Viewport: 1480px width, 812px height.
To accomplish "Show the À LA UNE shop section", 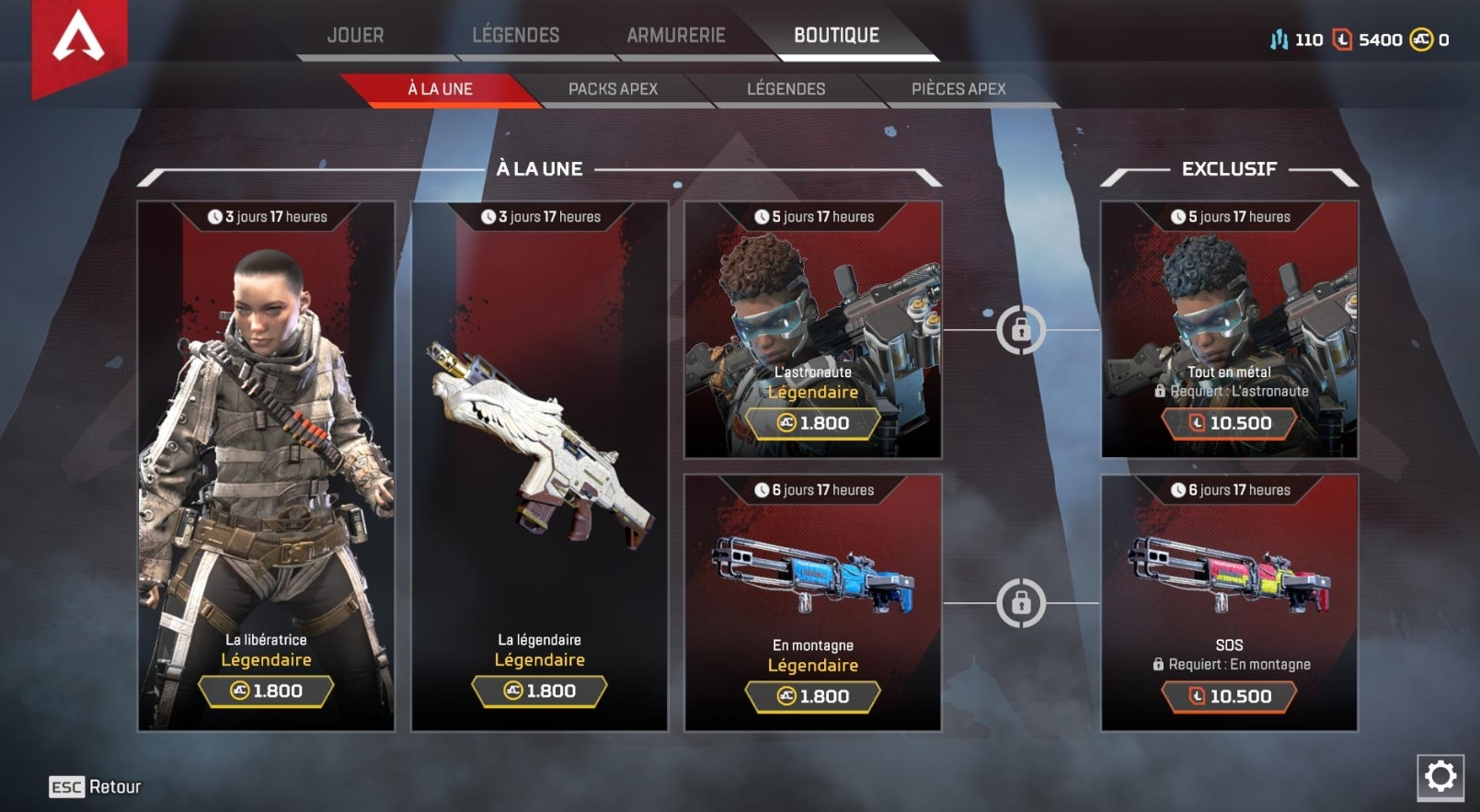I will [x=440, y=89].
